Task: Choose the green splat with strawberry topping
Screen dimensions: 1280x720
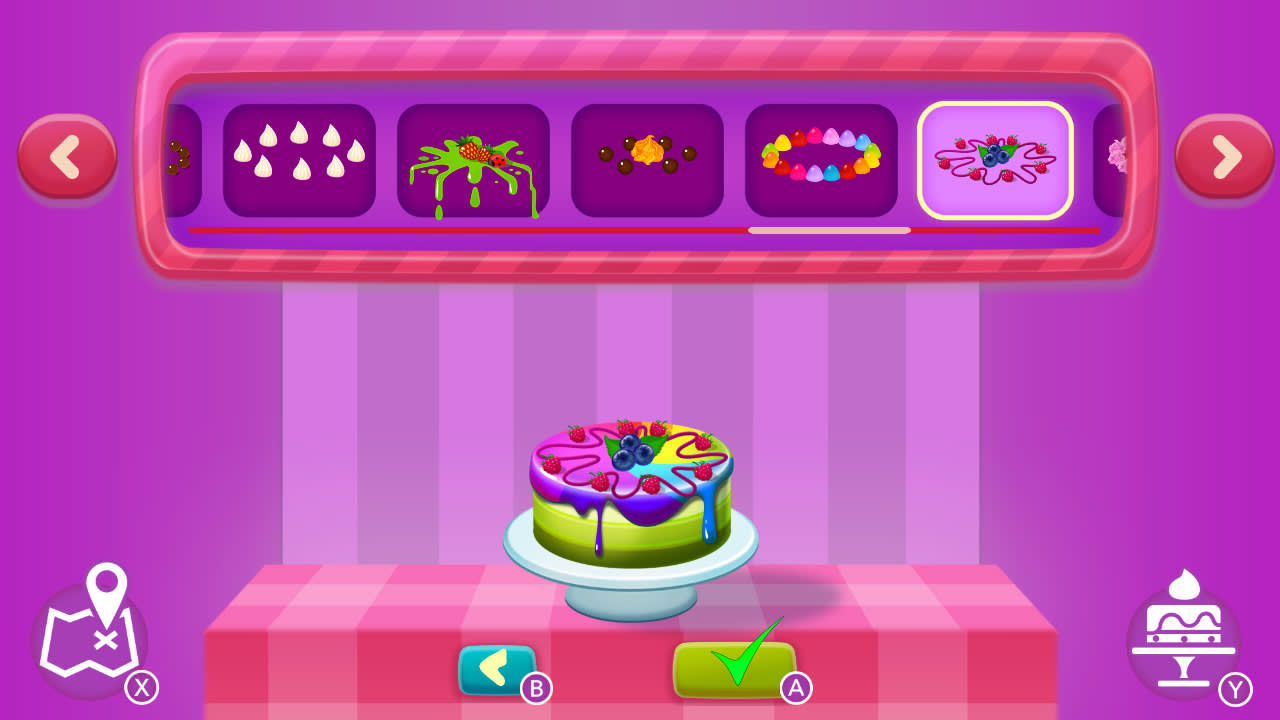Action: point(473,158)
